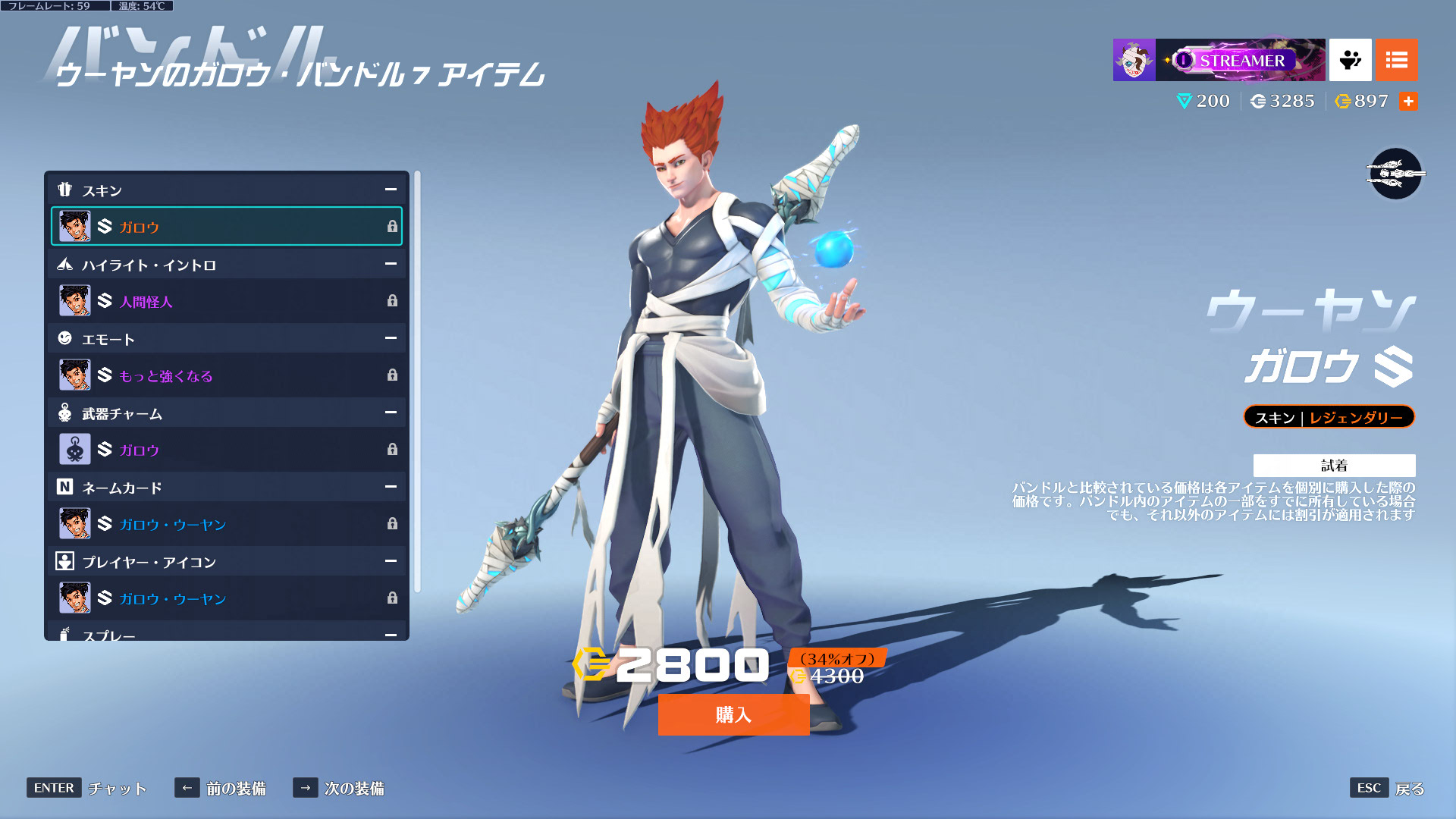Pick the ガロウ weapon charm item
Viewport: 1456px width, 819px height.
(226, 450)
